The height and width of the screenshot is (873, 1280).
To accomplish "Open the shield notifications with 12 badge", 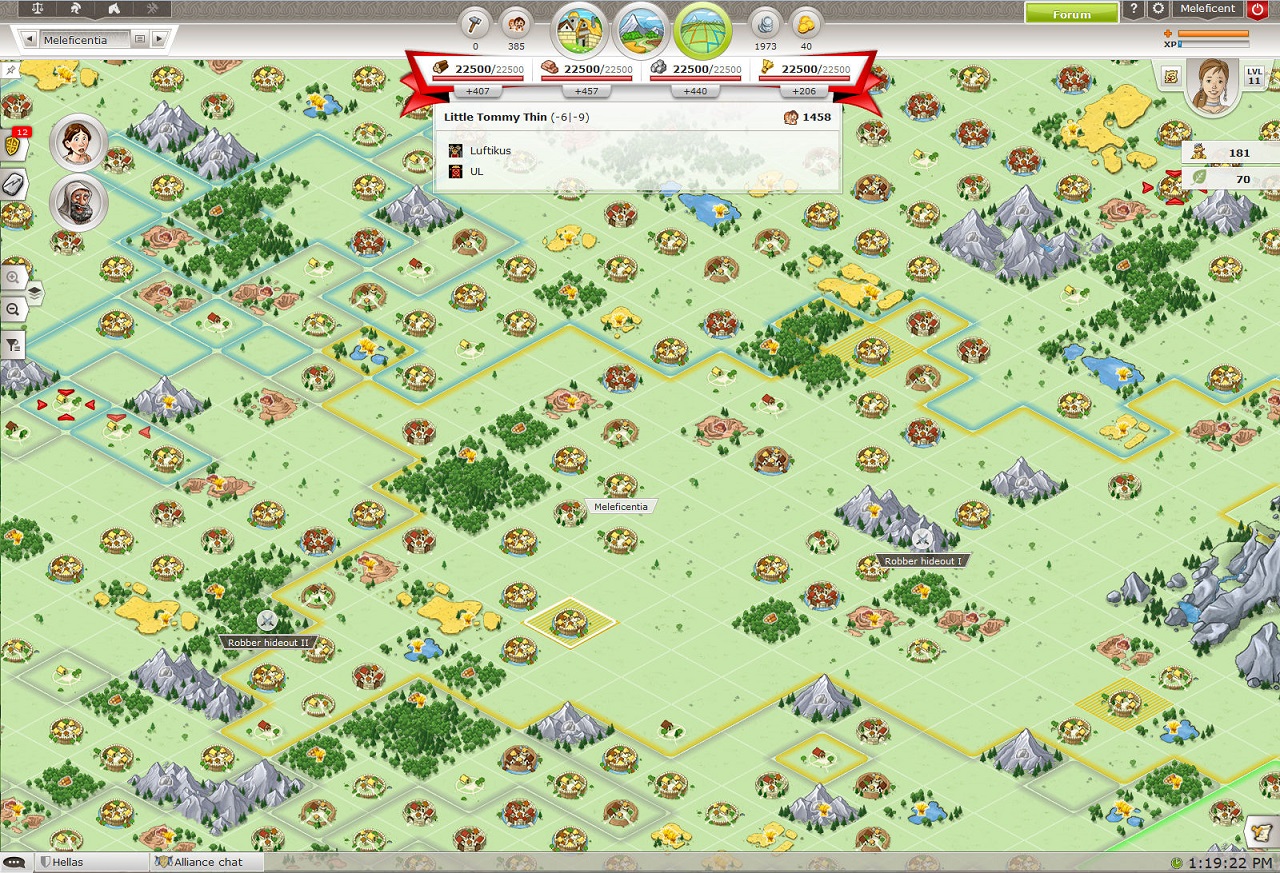I will click(14, 146).
